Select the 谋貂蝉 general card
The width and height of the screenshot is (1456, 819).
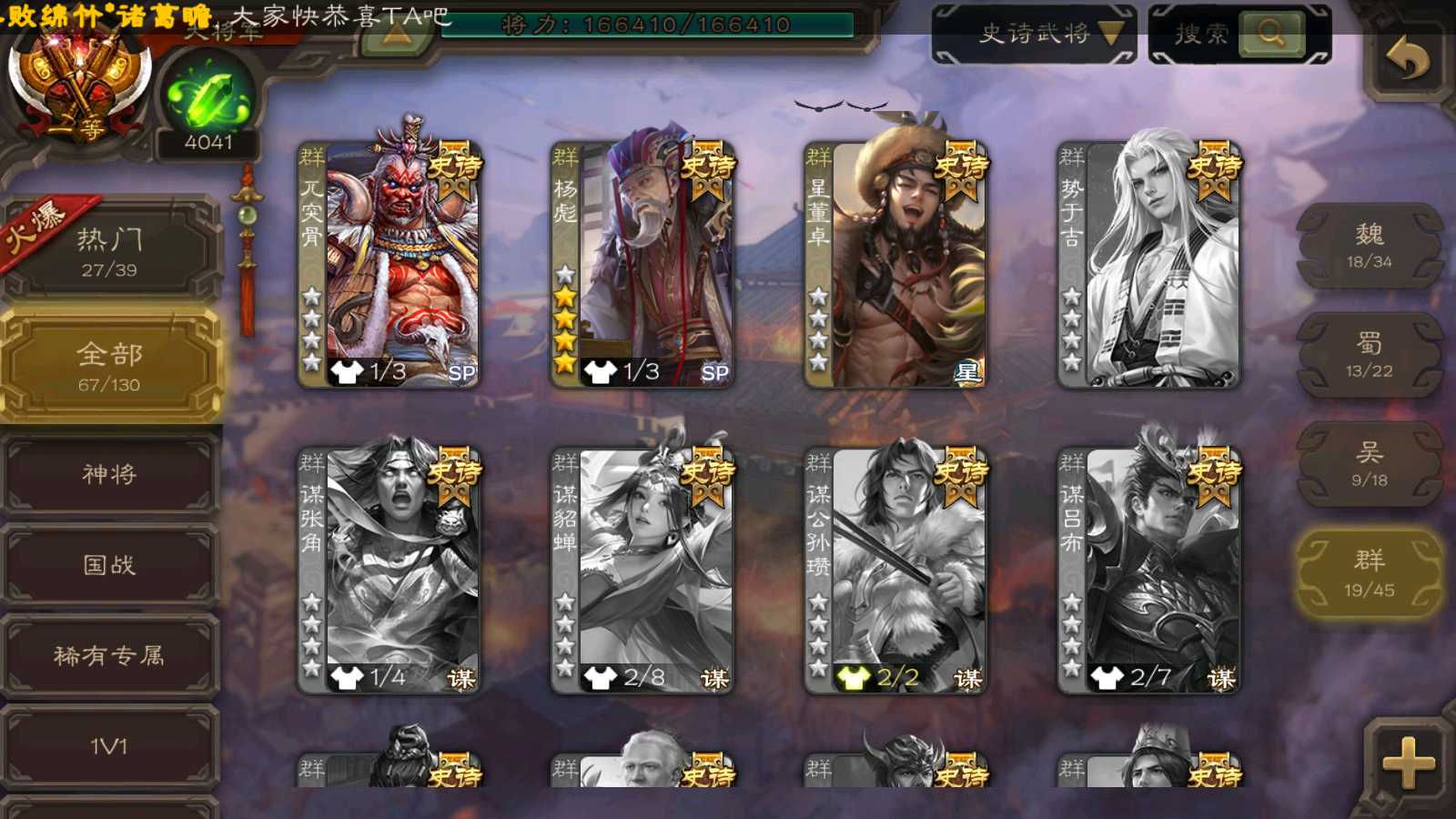tap(642, 570)
